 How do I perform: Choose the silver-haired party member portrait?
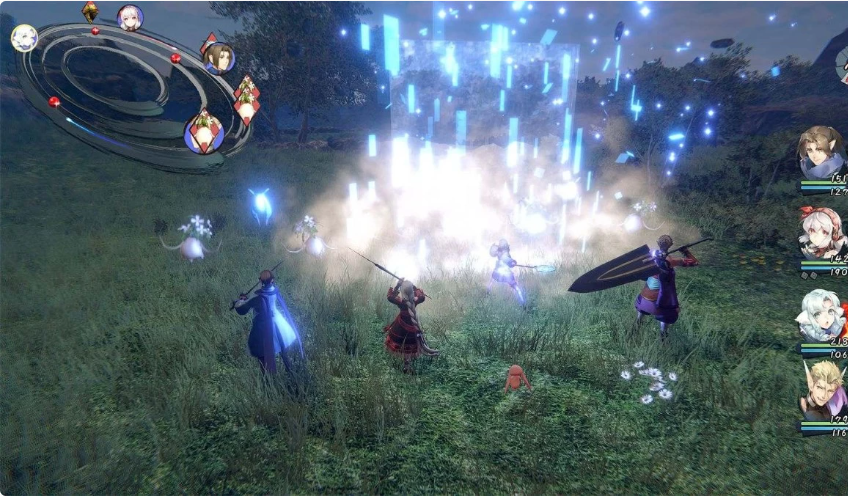pos(820,316)
